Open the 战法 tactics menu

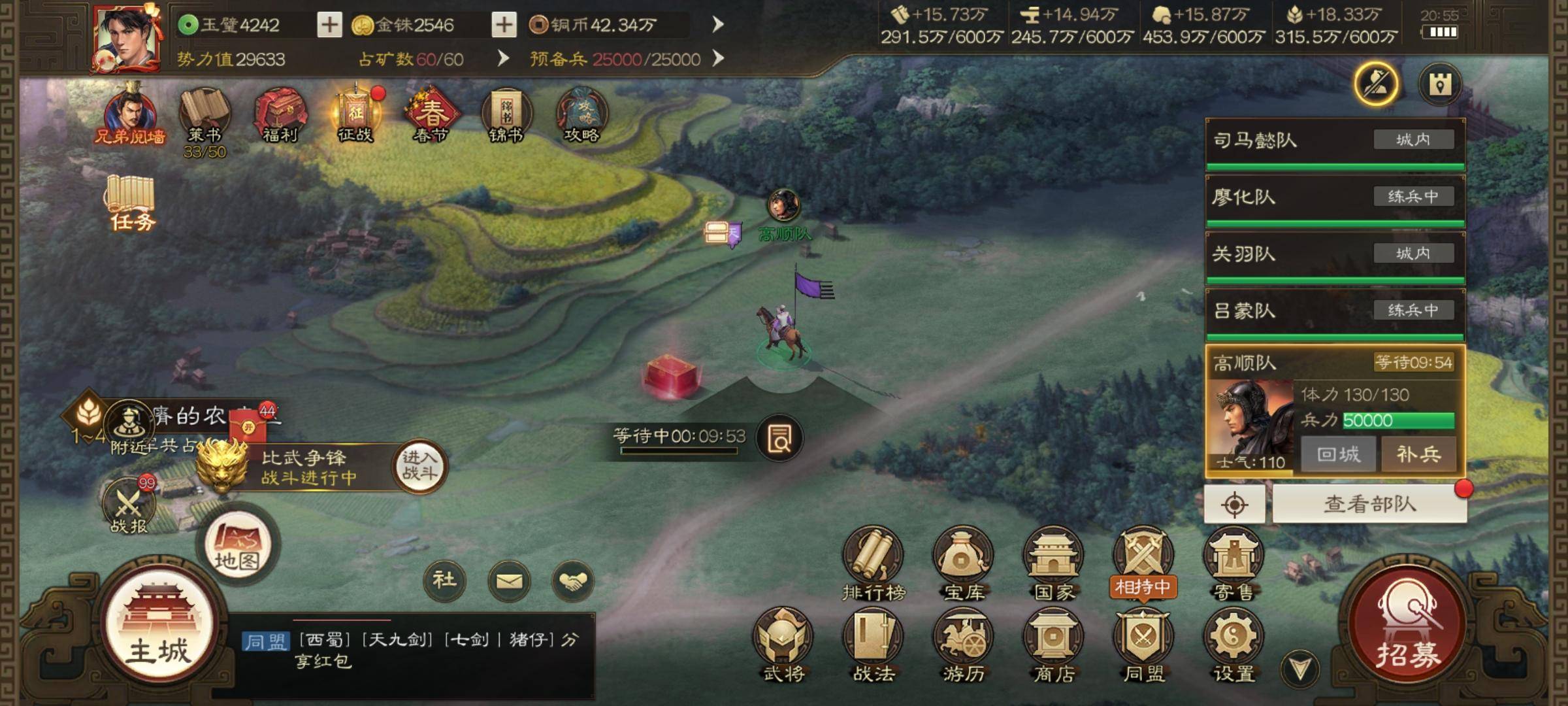pos(874,644)
